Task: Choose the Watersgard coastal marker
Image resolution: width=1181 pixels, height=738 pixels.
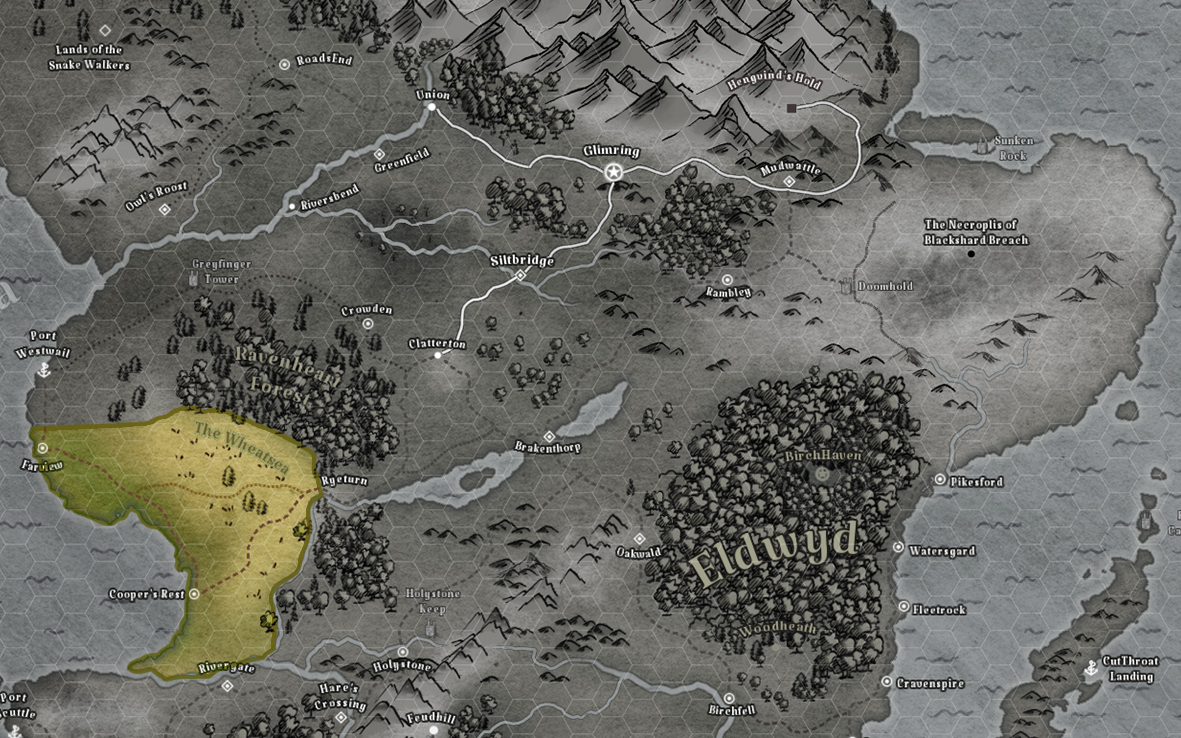Action: coord(898,548)
